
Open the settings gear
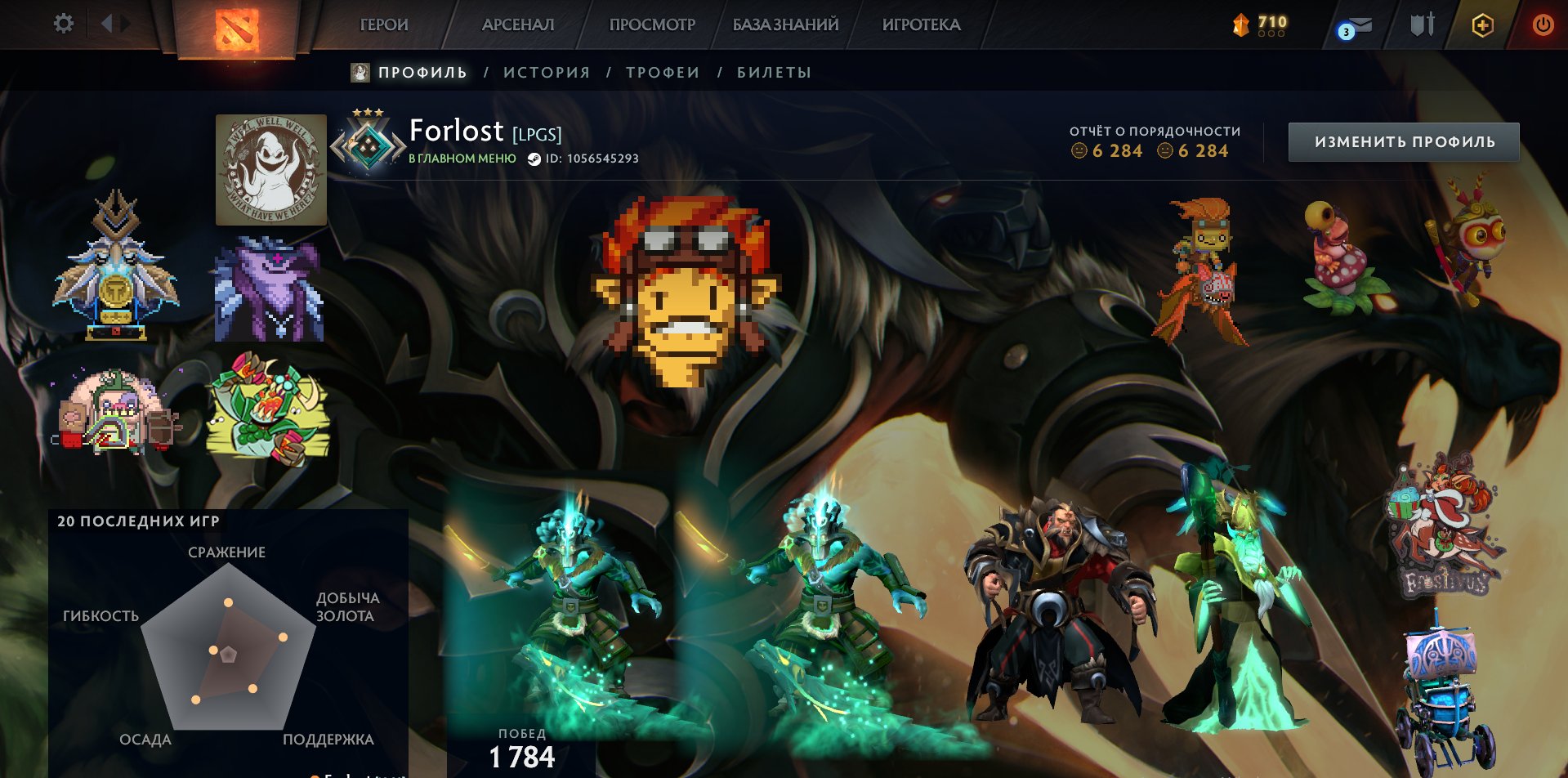pos(64,24)
